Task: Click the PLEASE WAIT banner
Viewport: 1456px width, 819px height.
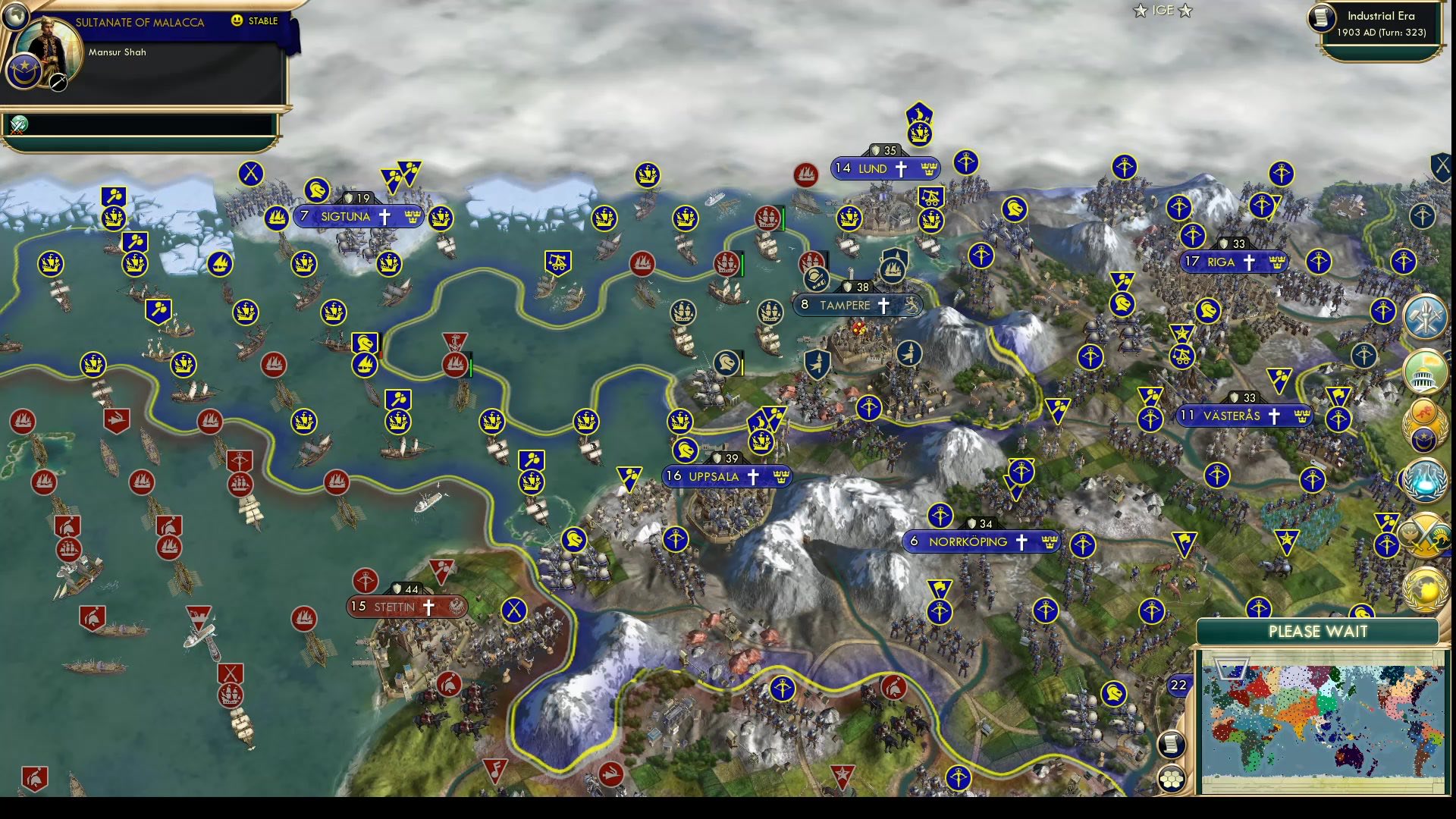Action: click(1319, 632)
